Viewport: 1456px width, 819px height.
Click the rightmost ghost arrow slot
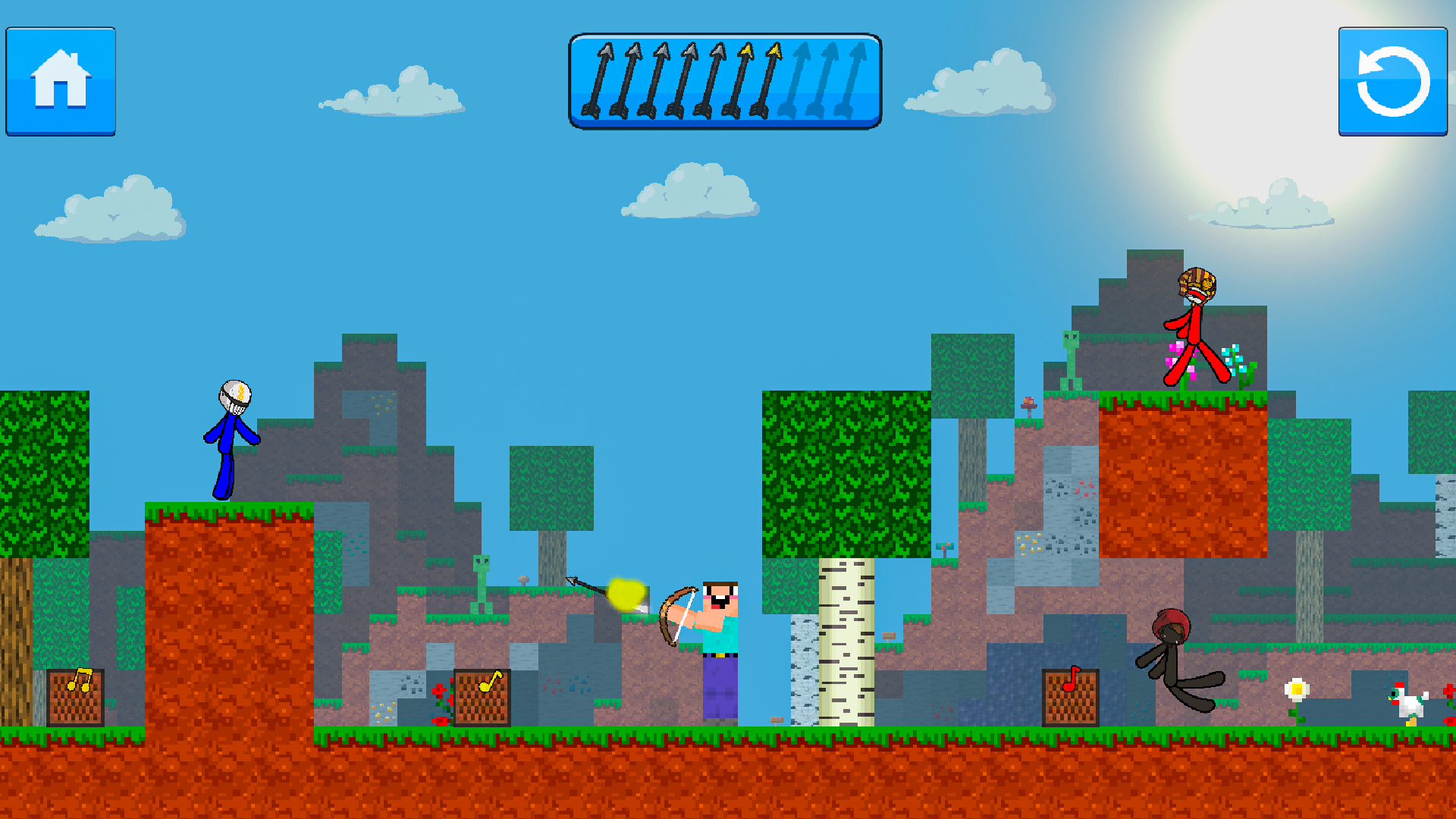857,80
